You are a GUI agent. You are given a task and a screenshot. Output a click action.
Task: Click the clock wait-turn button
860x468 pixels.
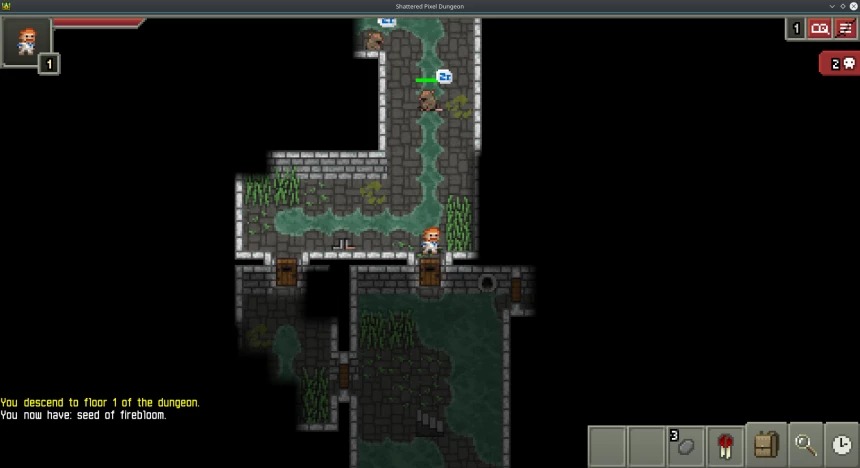tap(842, 445)
